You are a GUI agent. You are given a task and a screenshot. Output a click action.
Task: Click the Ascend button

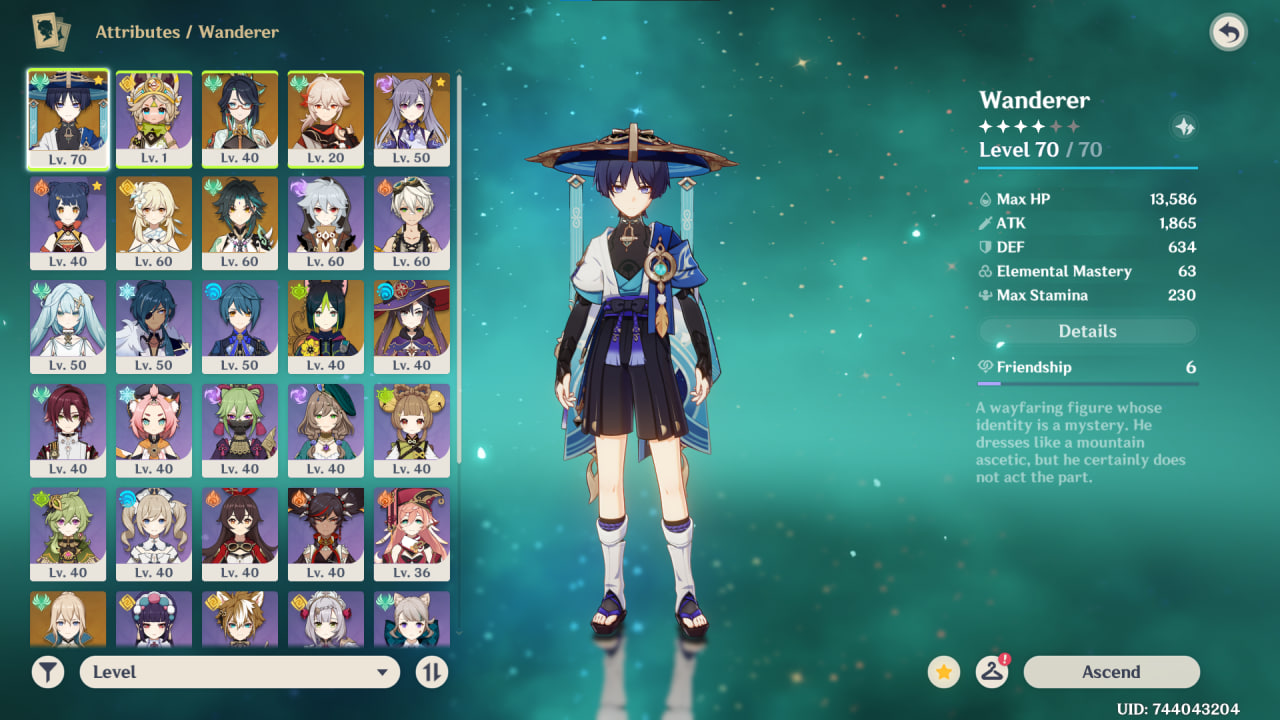click(x=1111, y=672)
